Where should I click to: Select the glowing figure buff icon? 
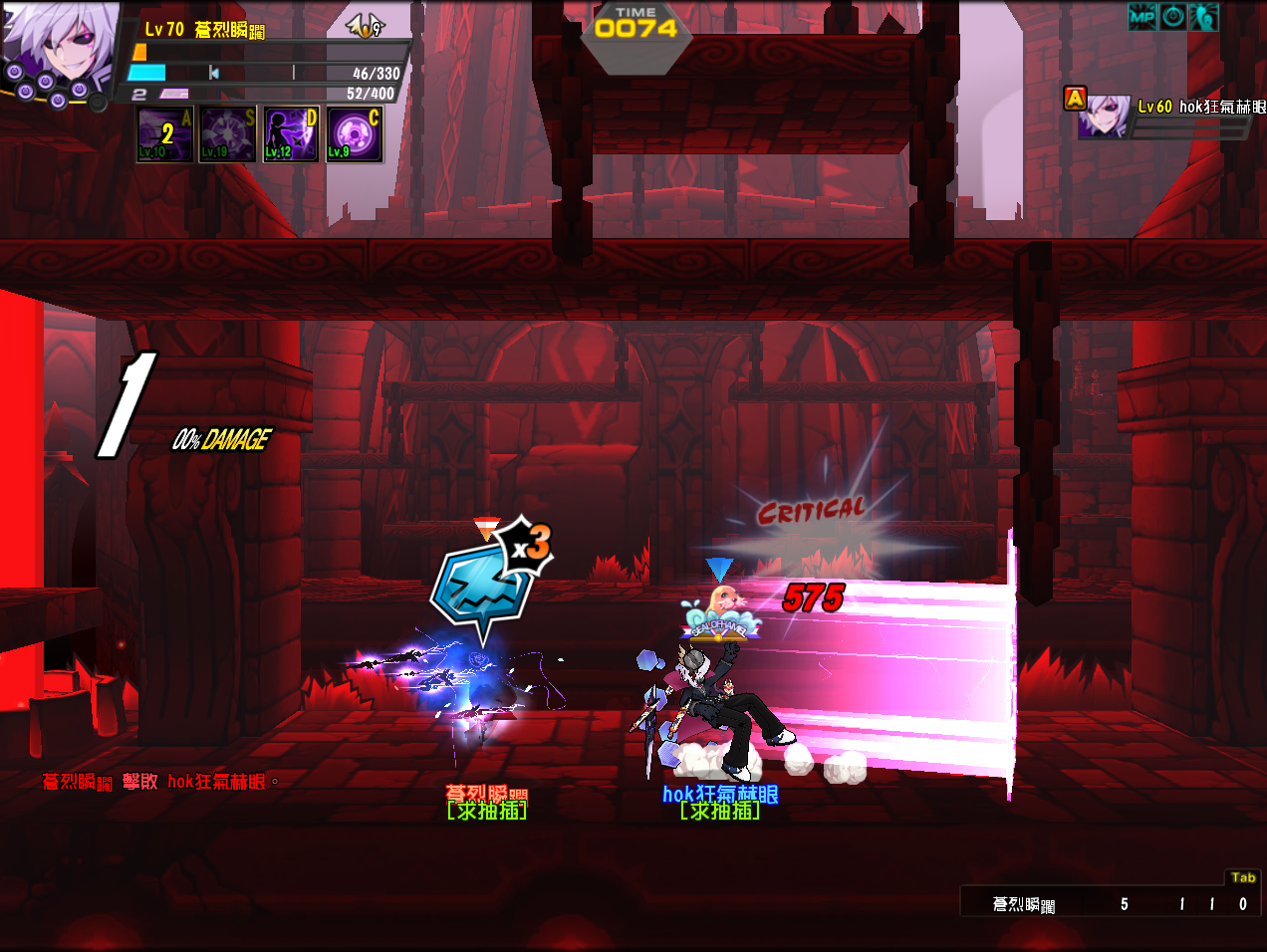[1203, 17]
